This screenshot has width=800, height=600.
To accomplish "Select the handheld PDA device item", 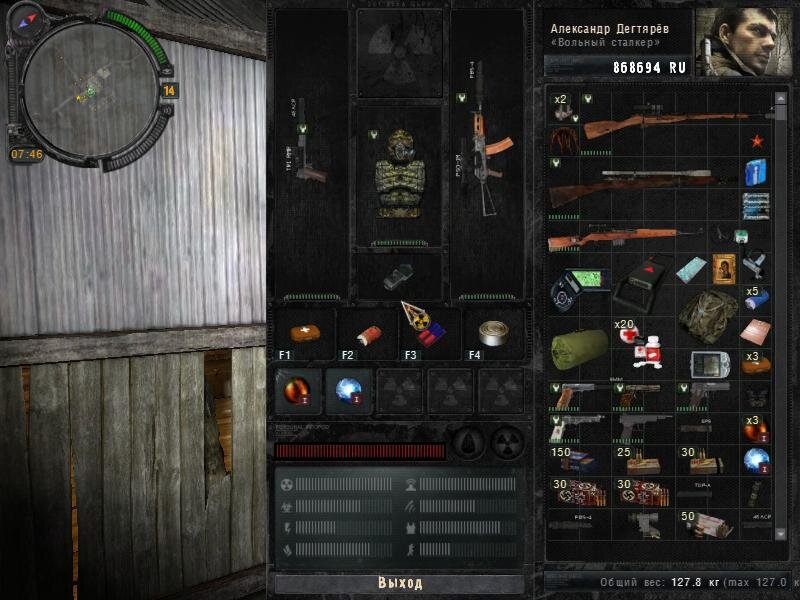I will (x=705, y=364).
